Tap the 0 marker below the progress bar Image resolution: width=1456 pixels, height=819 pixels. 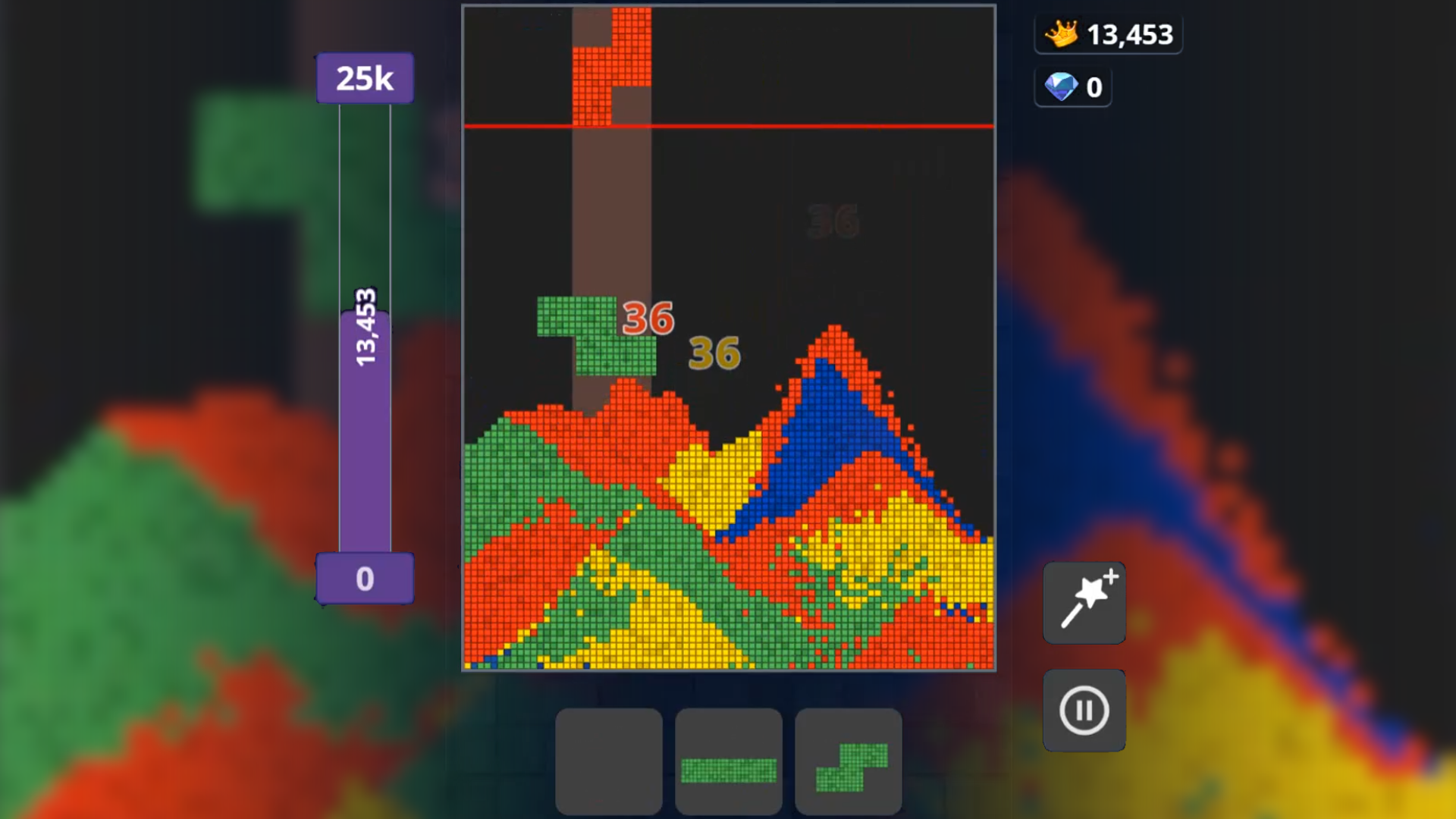pyautogui.click(x=365, y=579)
